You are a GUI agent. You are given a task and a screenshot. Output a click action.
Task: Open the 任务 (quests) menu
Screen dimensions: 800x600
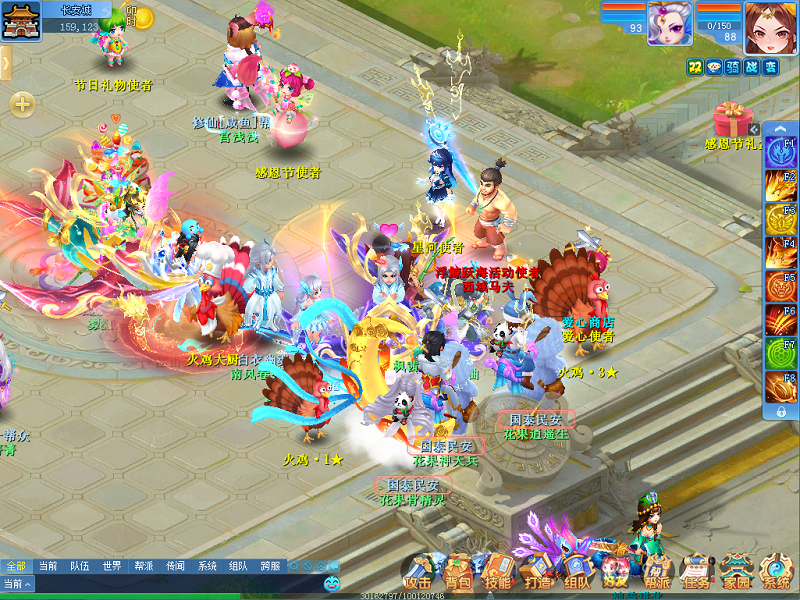tap(697, 574)
